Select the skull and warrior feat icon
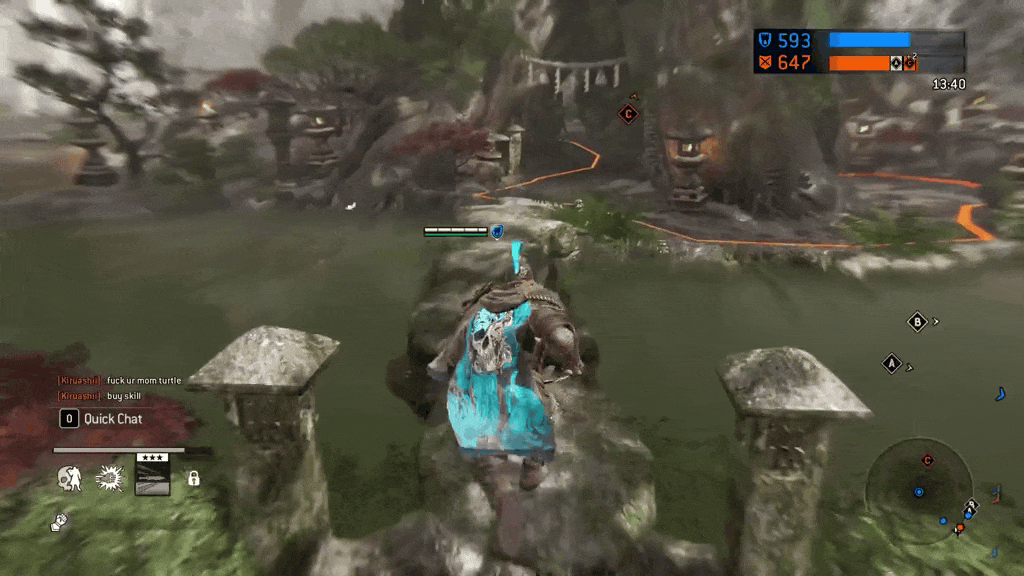 70,479
